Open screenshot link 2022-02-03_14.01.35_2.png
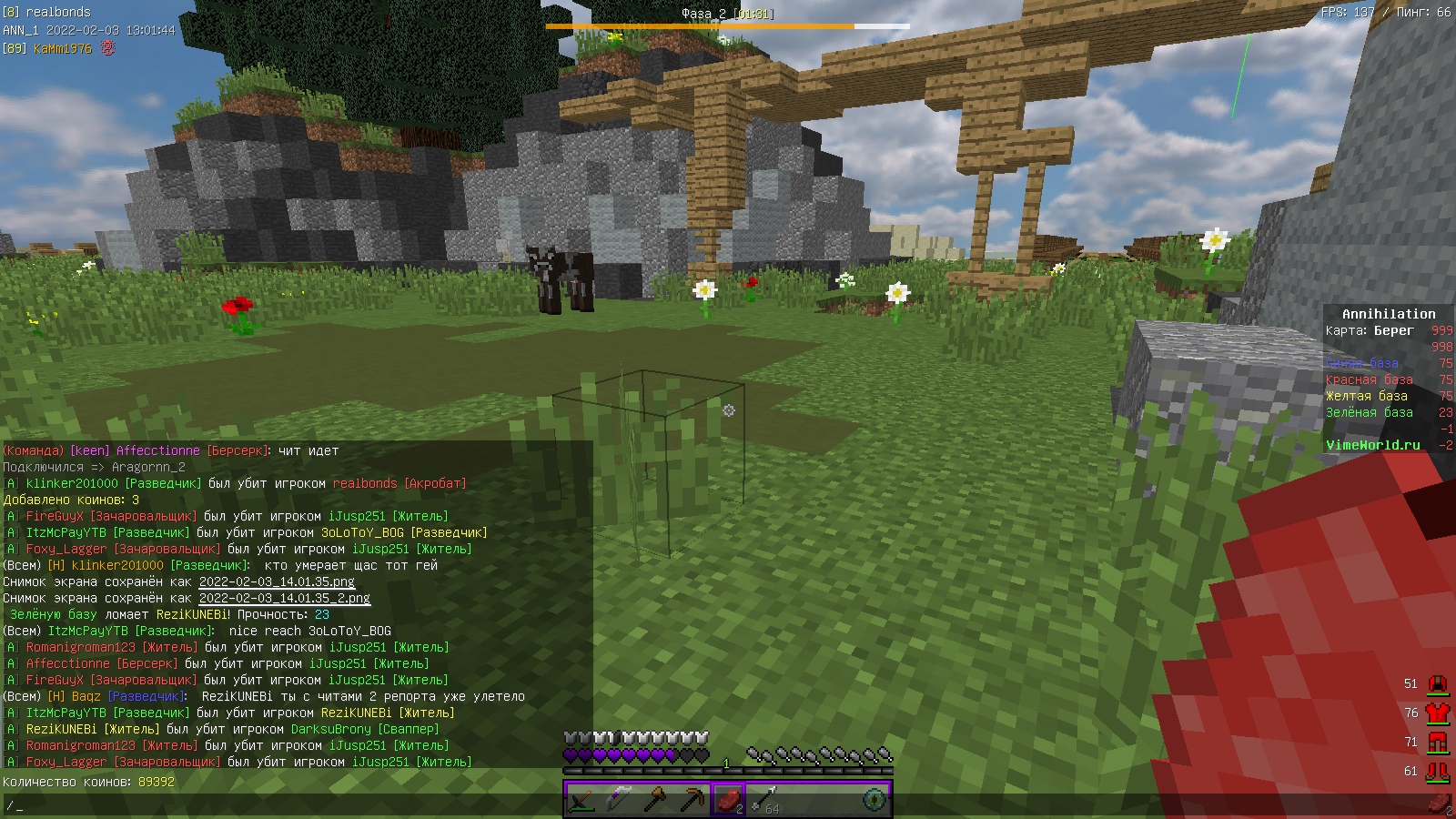 (x=284, y=598)
